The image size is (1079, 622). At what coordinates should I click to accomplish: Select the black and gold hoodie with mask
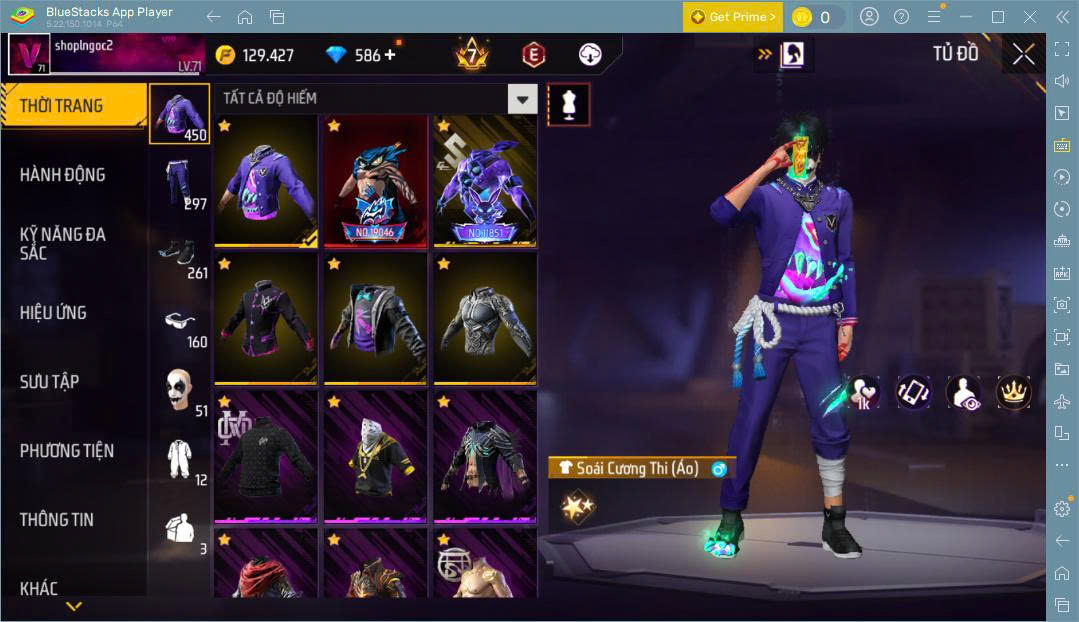[x=375, y=457]
